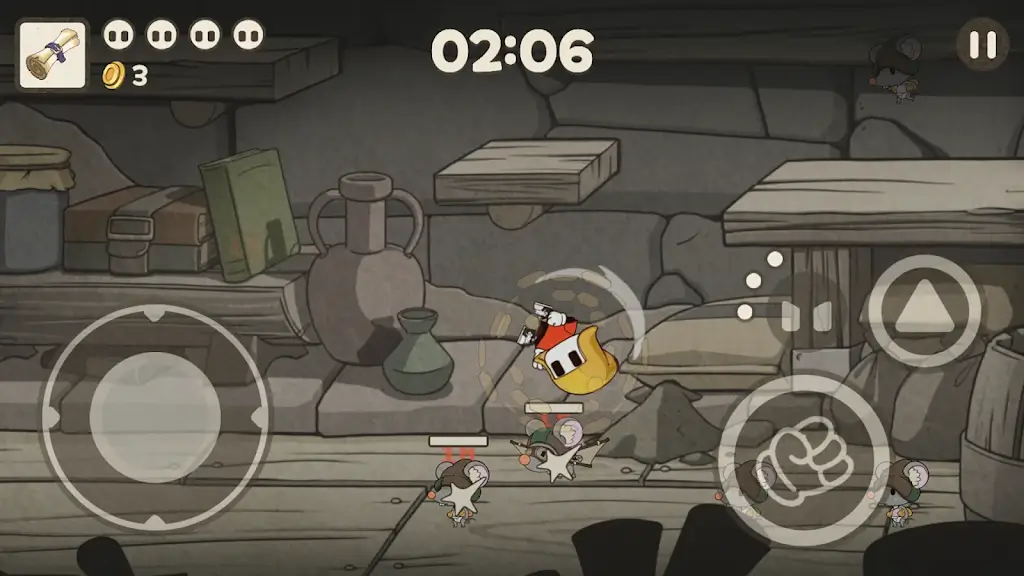
Task: Hit the triangle jump button
Action: tap(923, 310)
